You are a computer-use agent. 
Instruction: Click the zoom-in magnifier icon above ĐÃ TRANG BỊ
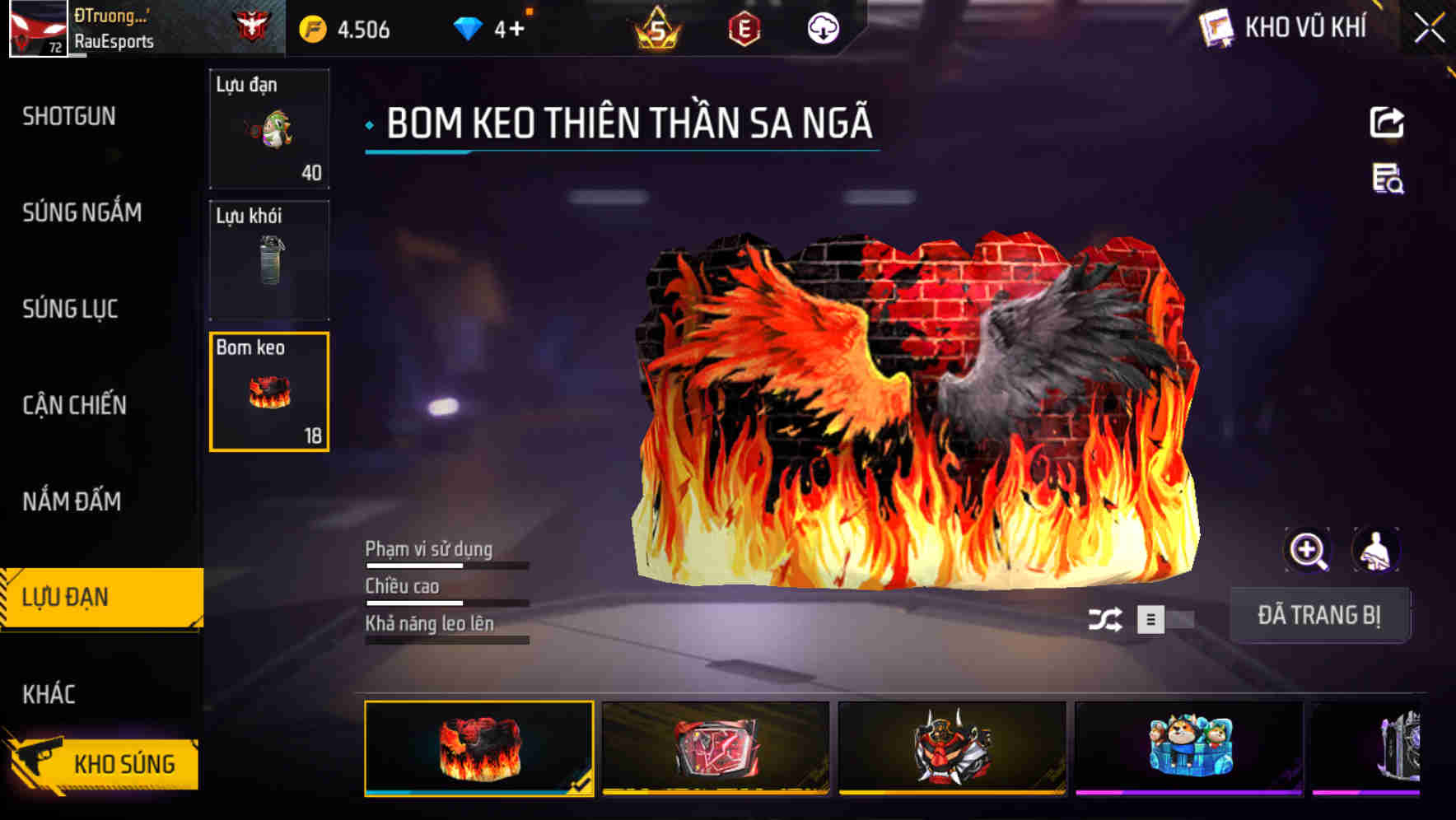pos(1307,550)
